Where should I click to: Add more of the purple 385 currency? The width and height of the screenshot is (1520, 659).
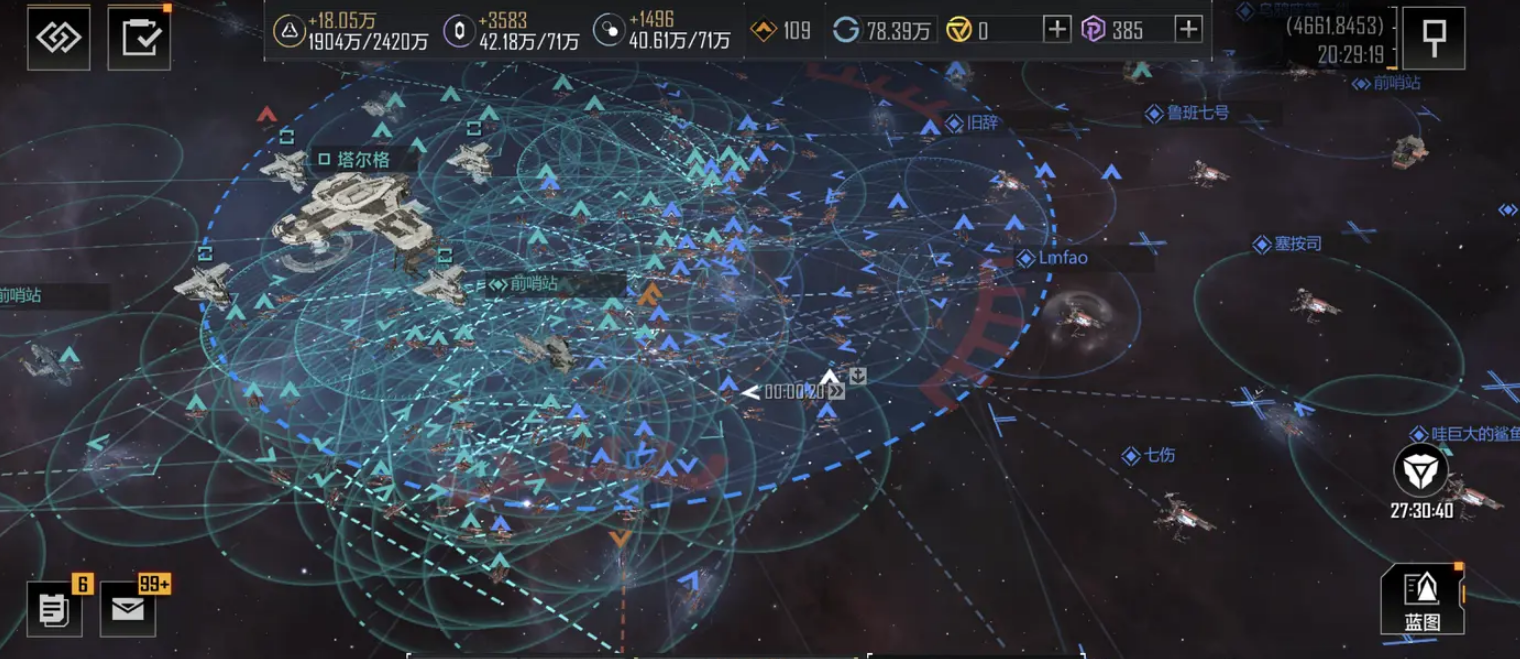pos(1188,30)
